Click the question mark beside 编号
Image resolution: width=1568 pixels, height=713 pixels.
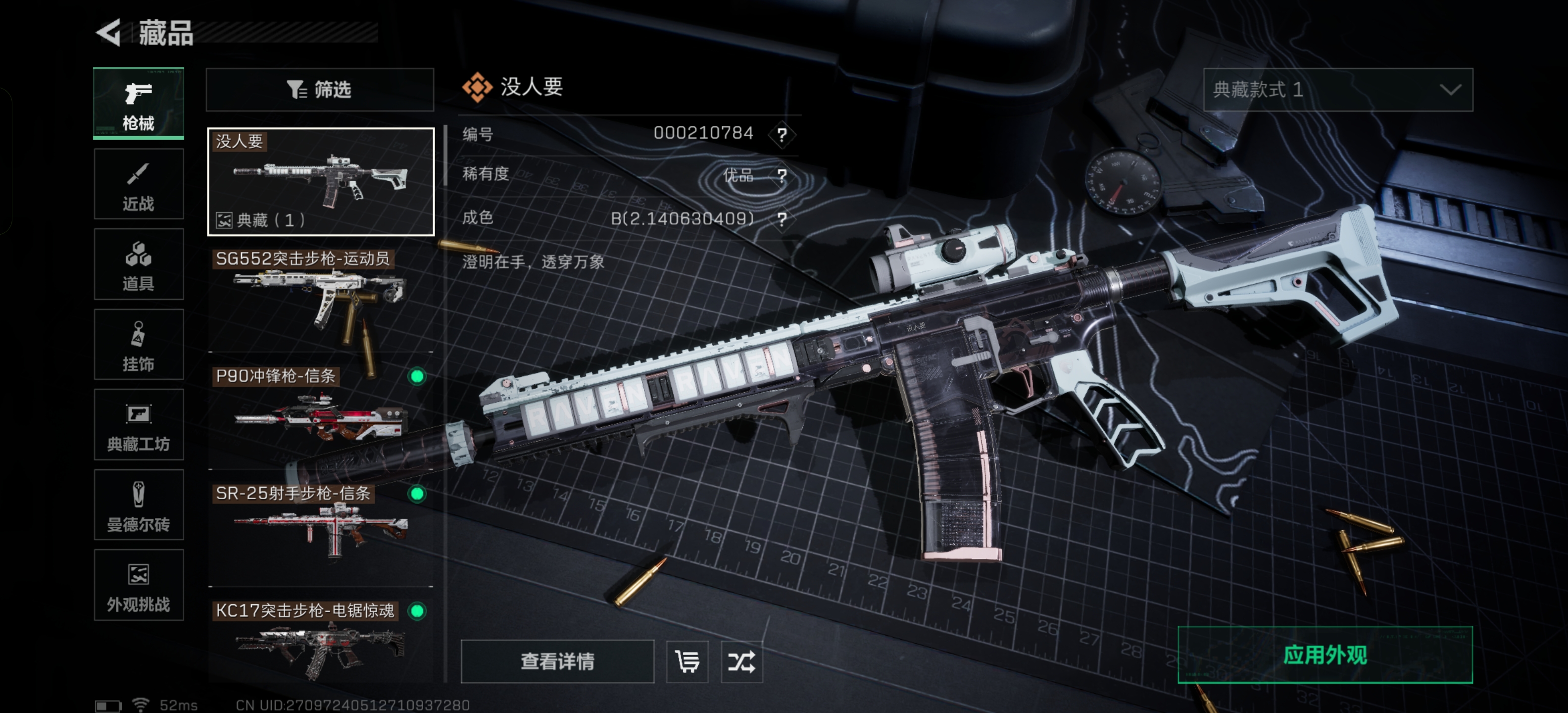click(782, 134)
